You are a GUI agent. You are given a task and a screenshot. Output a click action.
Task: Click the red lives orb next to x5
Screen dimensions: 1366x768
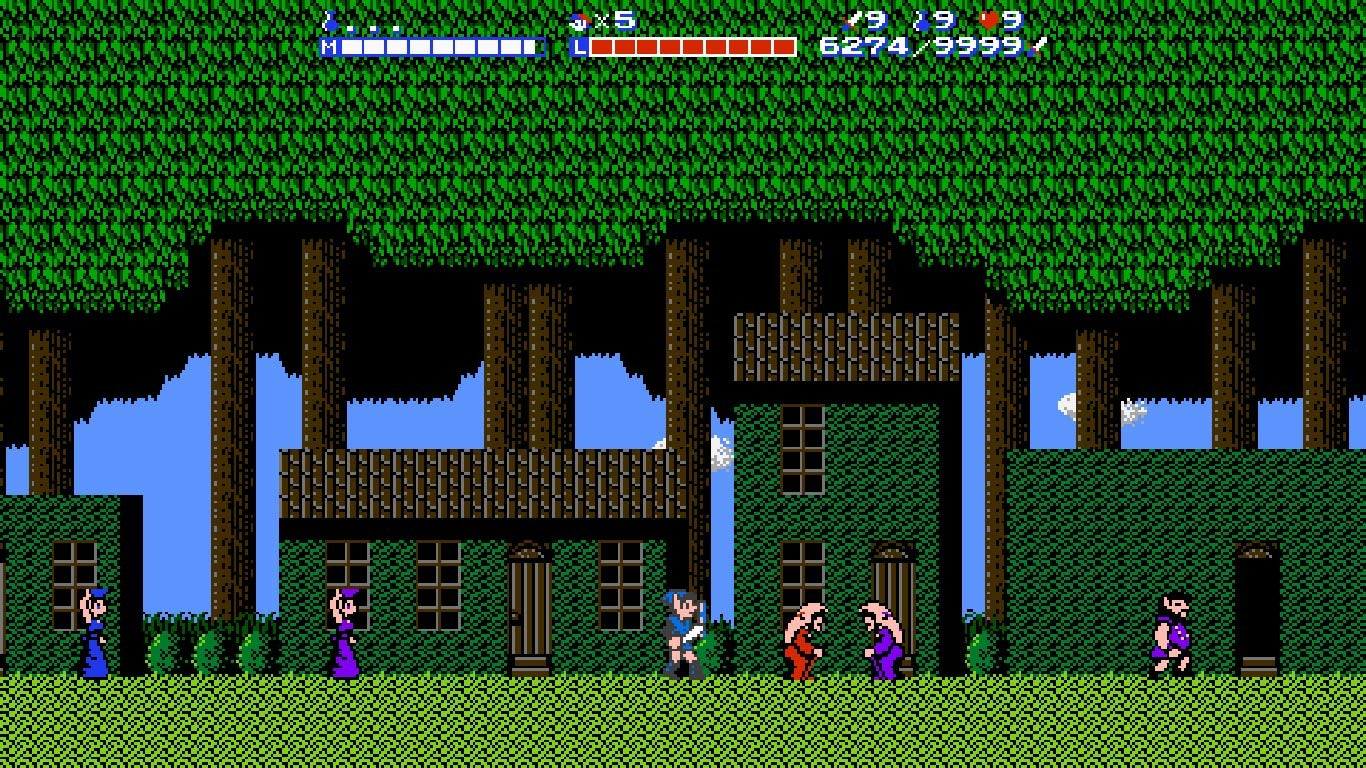[x=578, y=21]
